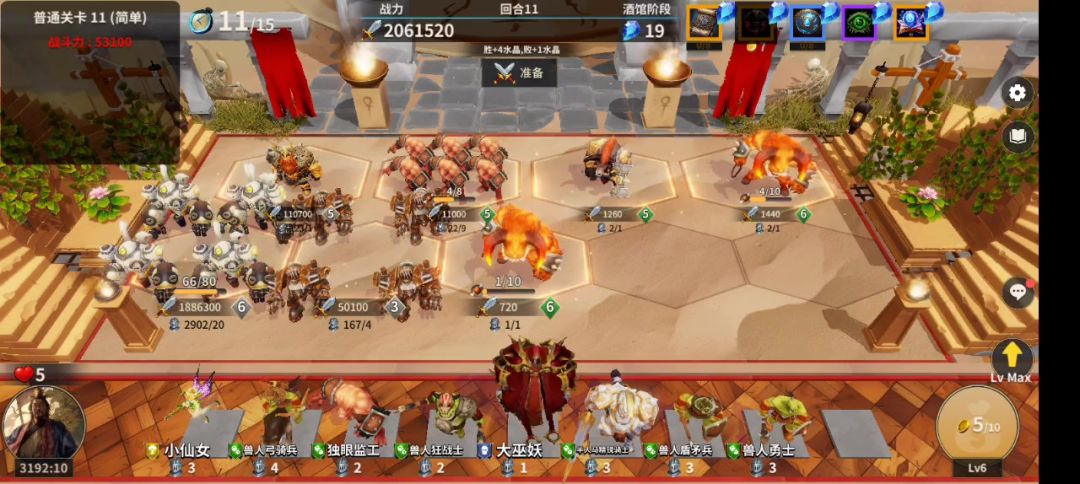Select the darkened skill icon
The width and height of the screenshot is (1080, 484).
(x=755, y=22)
